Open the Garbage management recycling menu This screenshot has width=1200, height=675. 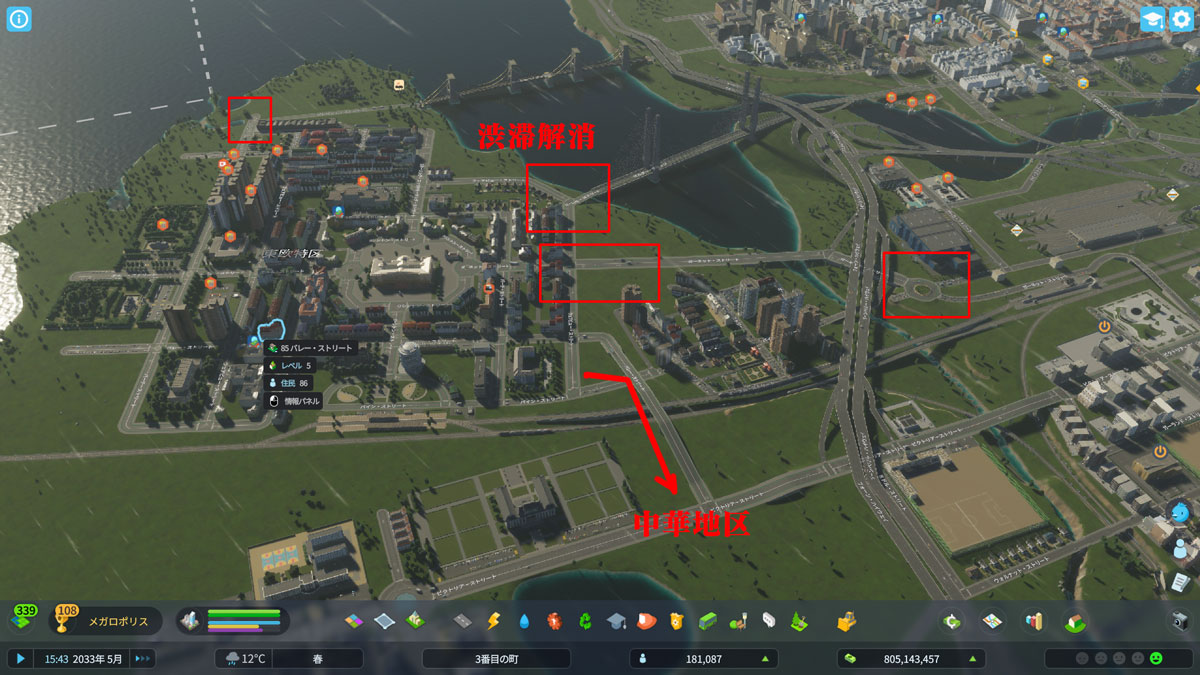[584, 621]
